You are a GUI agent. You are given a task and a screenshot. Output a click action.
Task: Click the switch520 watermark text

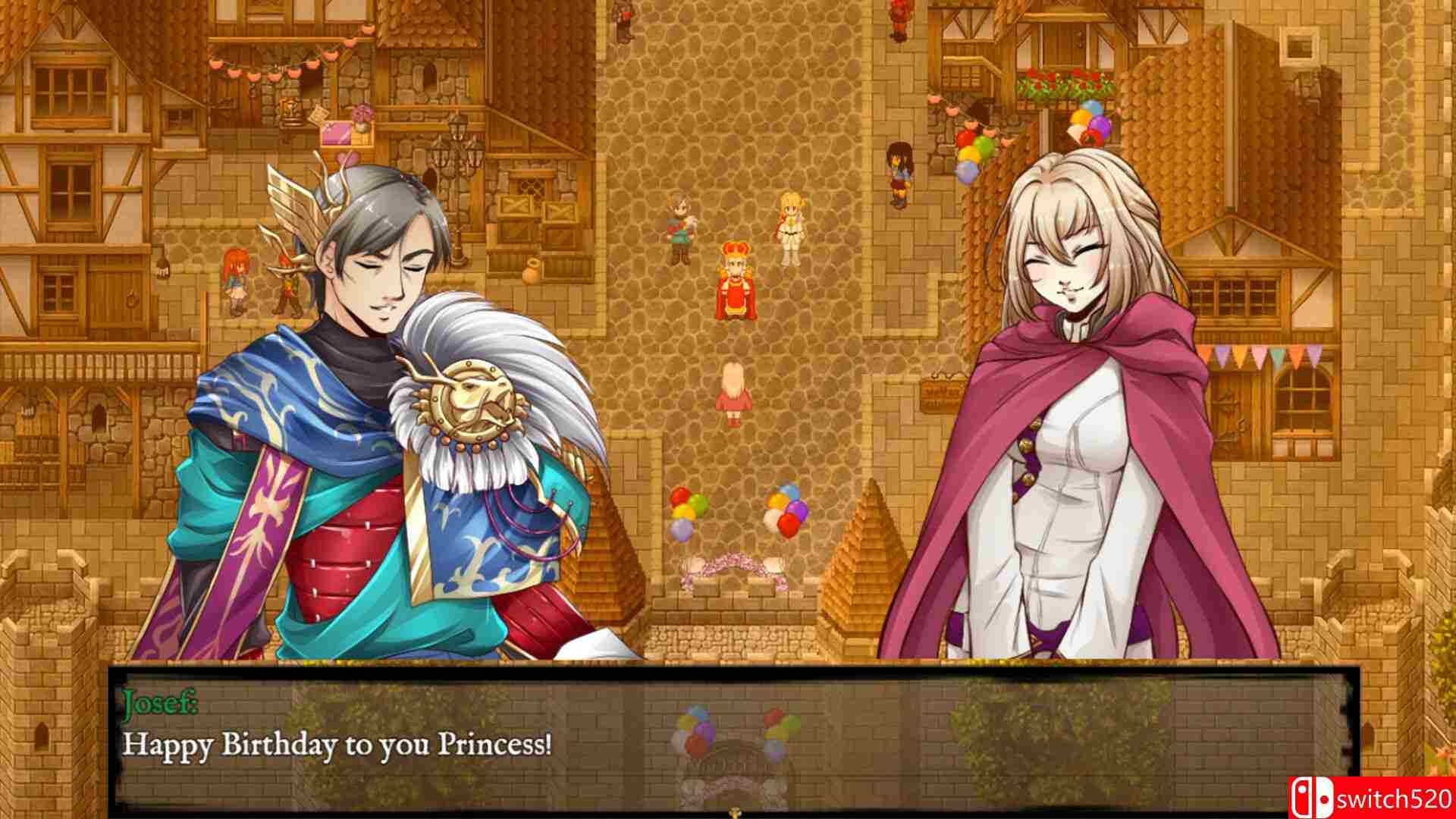(1399, 796)
